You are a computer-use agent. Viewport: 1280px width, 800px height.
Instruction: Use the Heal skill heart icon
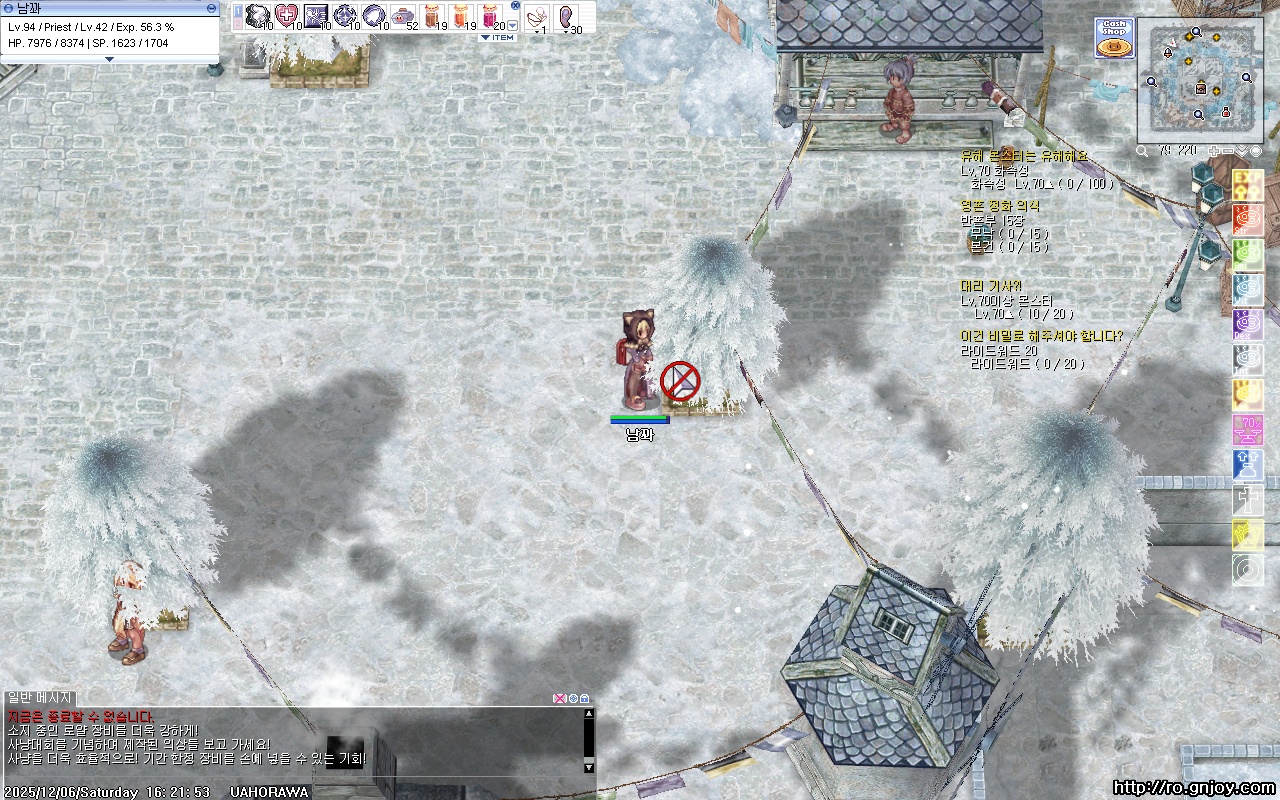pos(286,16)
